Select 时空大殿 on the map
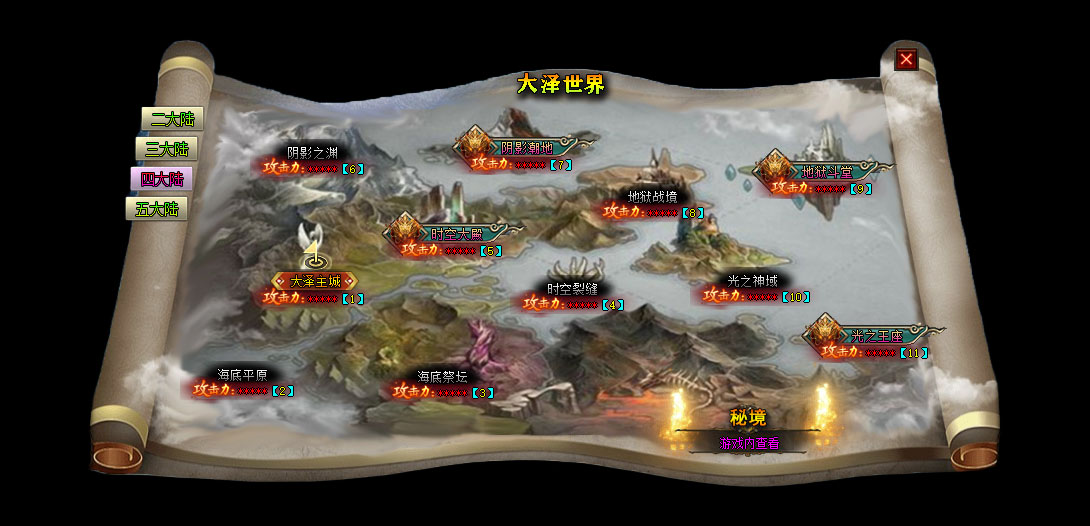This screenshot has width=1090, height=526. click(x=456, y=233)
